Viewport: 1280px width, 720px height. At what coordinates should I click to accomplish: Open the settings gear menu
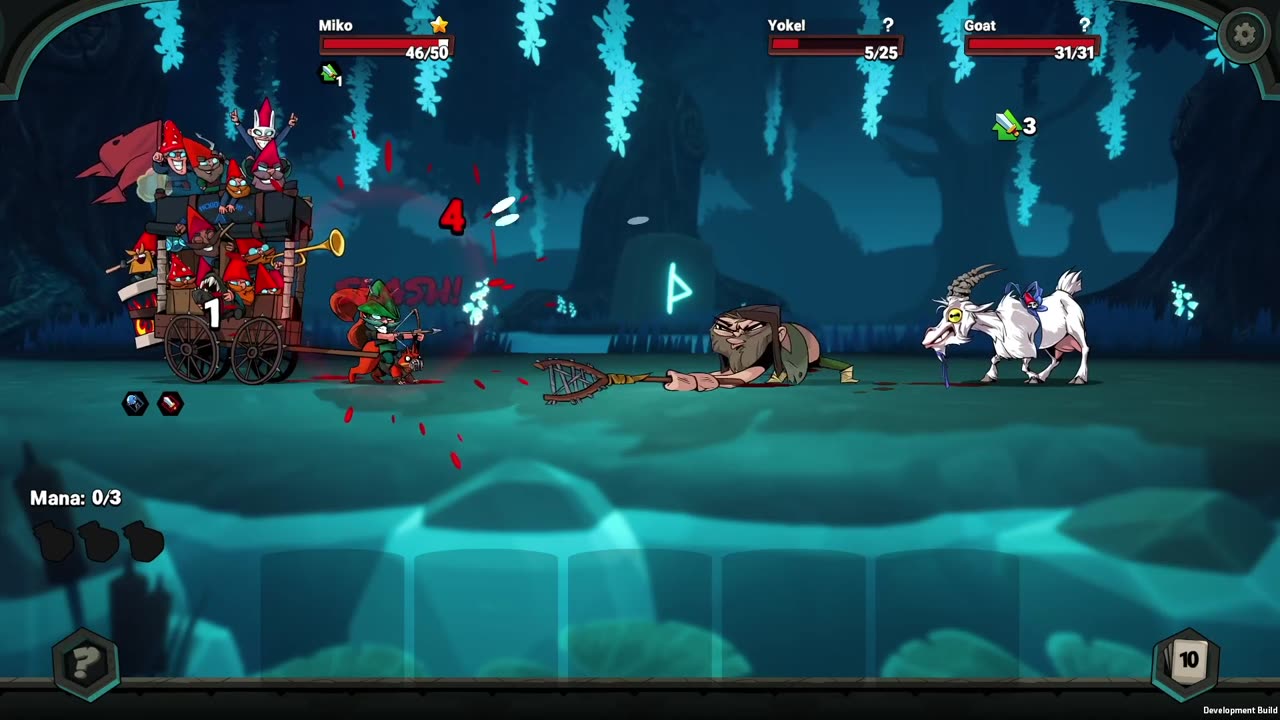pos(1244,35)
